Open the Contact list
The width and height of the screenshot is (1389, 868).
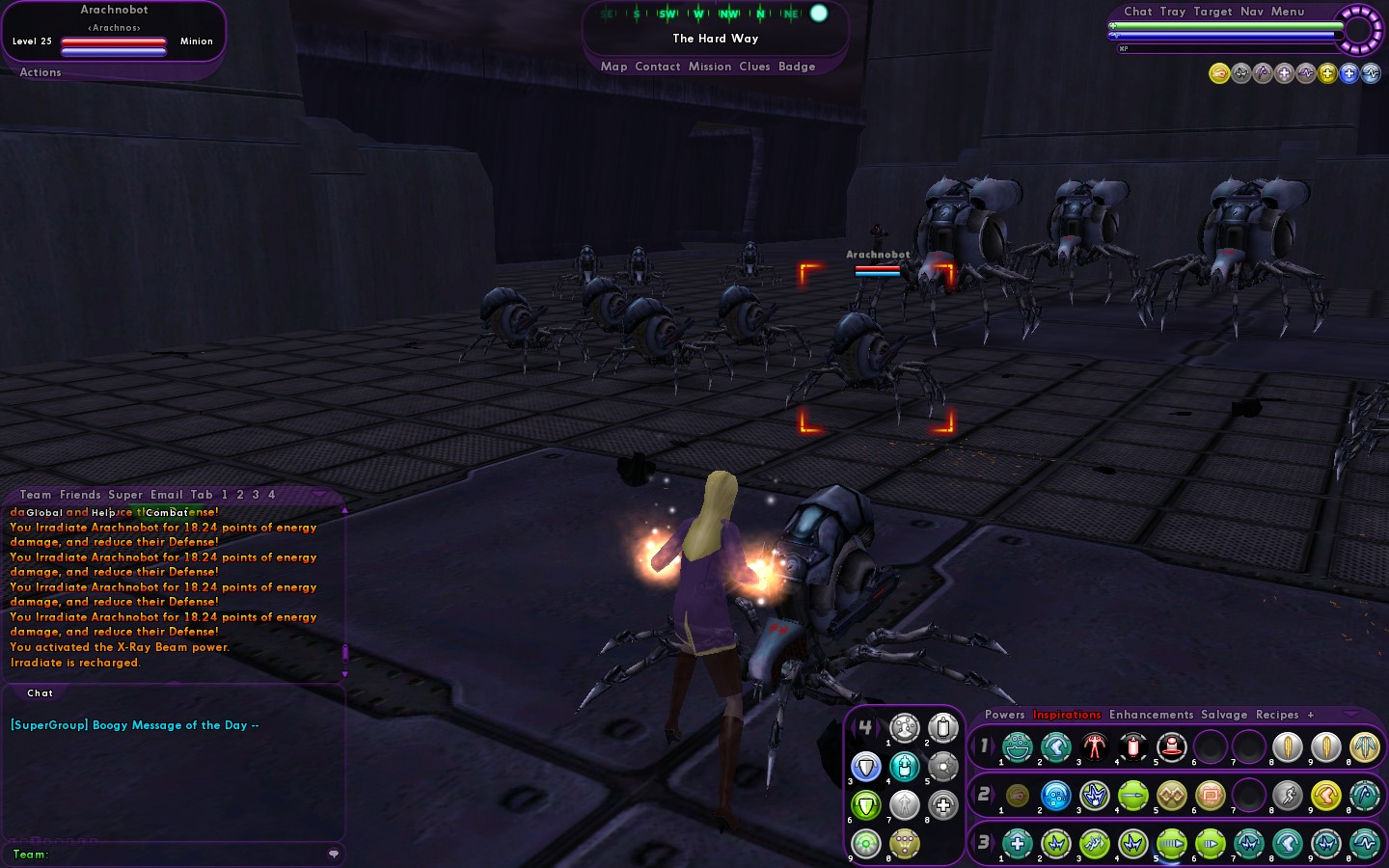point(658,67)
